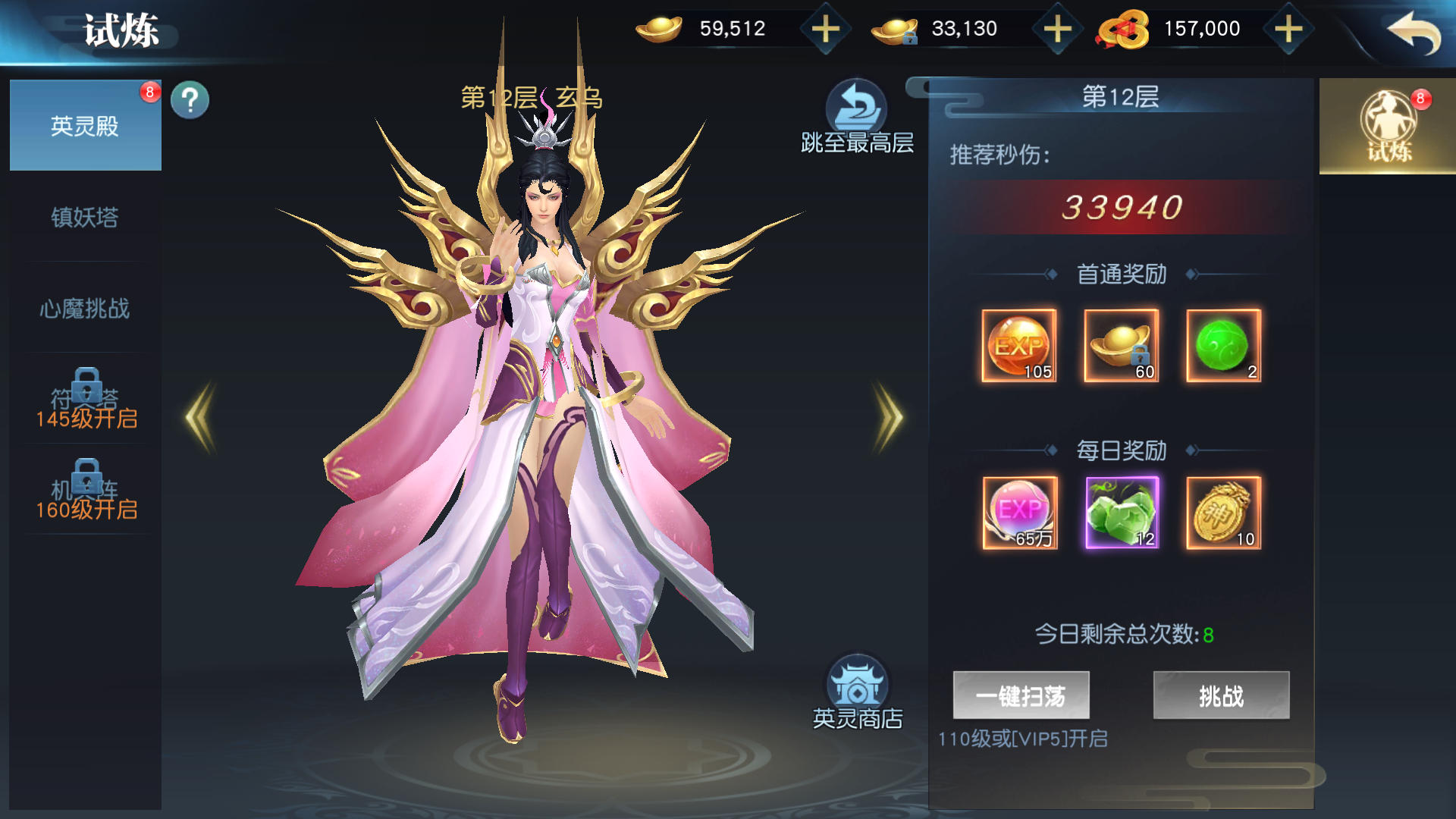Image resolution: width=1456 pixels, height=819 pixels.
Task: Open the 试炼 side tab
Action: coord(1388,127)
